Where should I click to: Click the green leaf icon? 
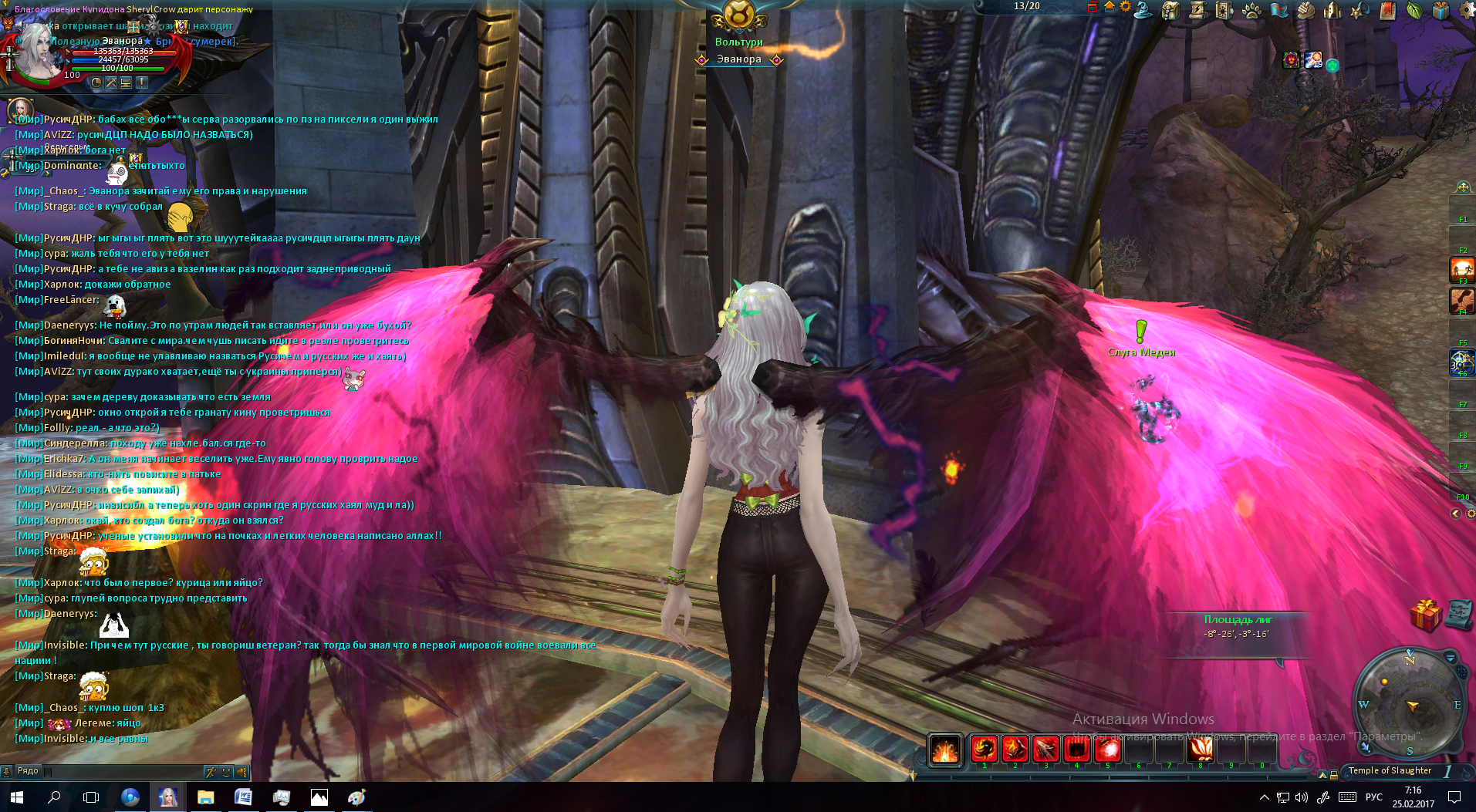tap(1414, 10)
